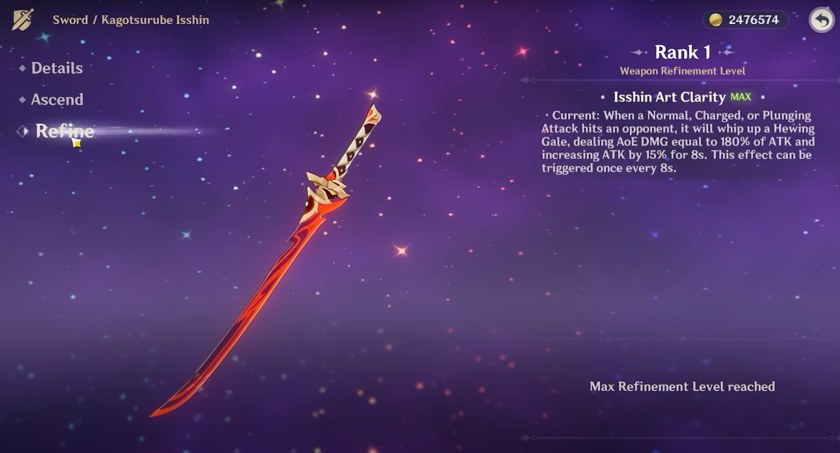Image resolution: width=840 pixels, height=453 pixels.
Task: Switch to the Ascend tab
Action: [56, 100]
